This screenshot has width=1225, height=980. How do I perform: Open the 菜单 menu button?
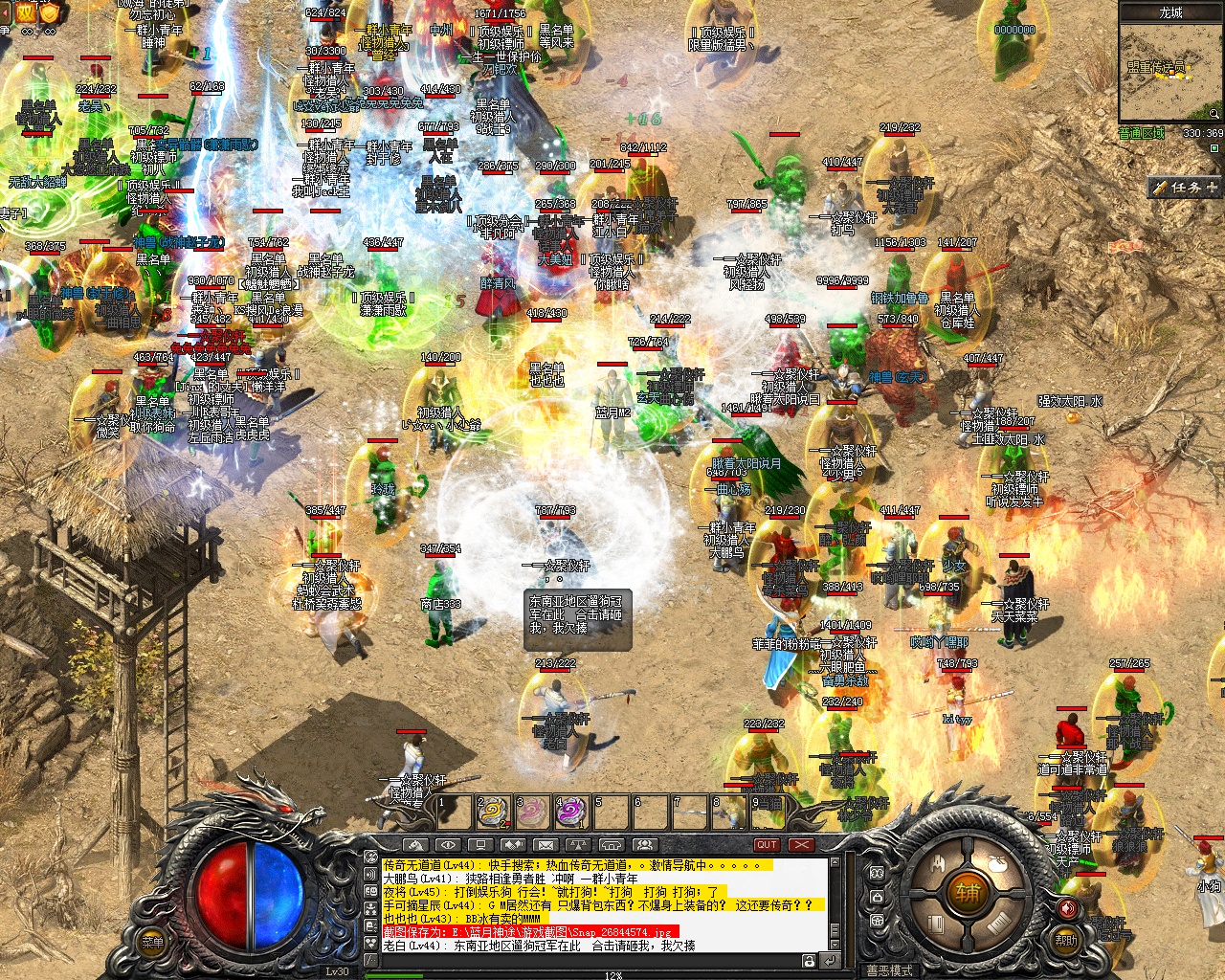153,942
